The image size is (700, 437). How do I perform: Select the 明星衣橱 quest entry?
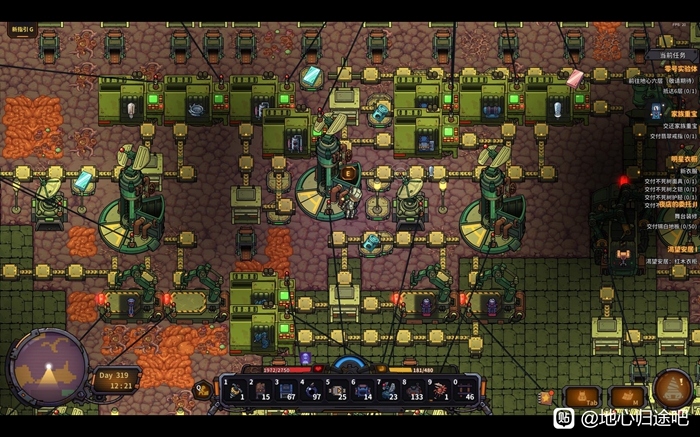point(680,159)
